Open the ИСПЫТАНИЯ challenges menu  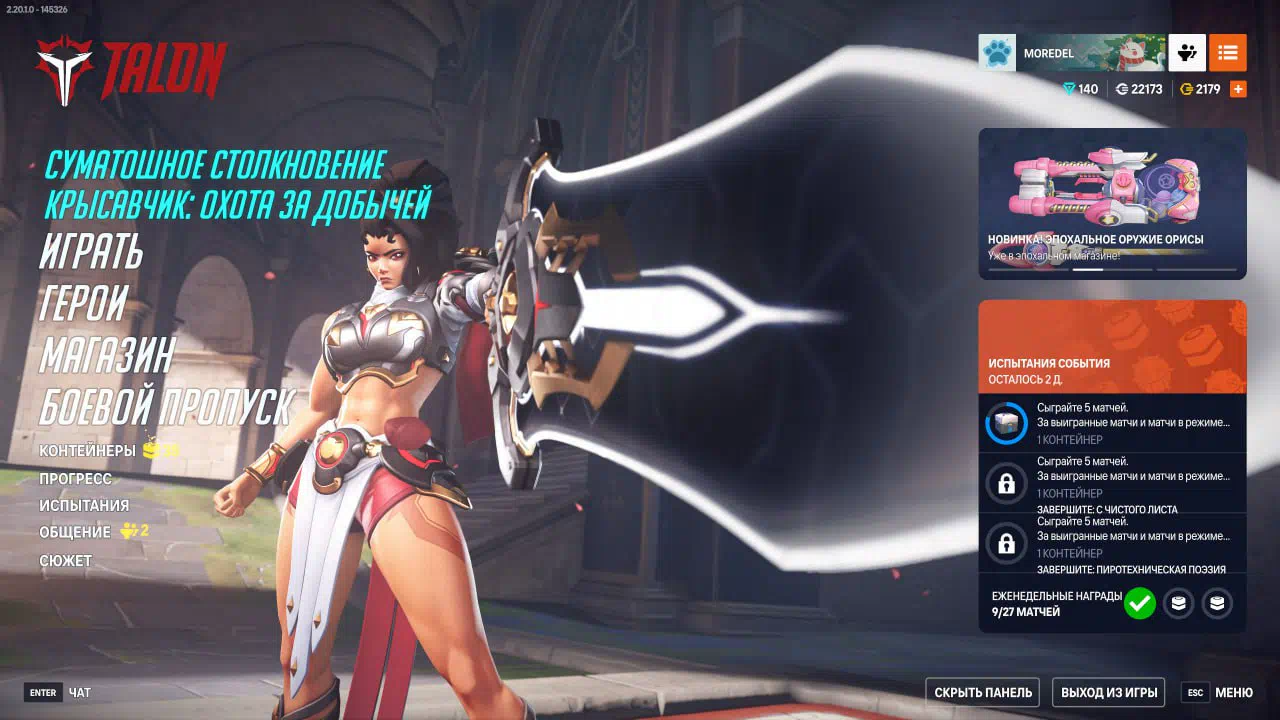tap(84, 506)
